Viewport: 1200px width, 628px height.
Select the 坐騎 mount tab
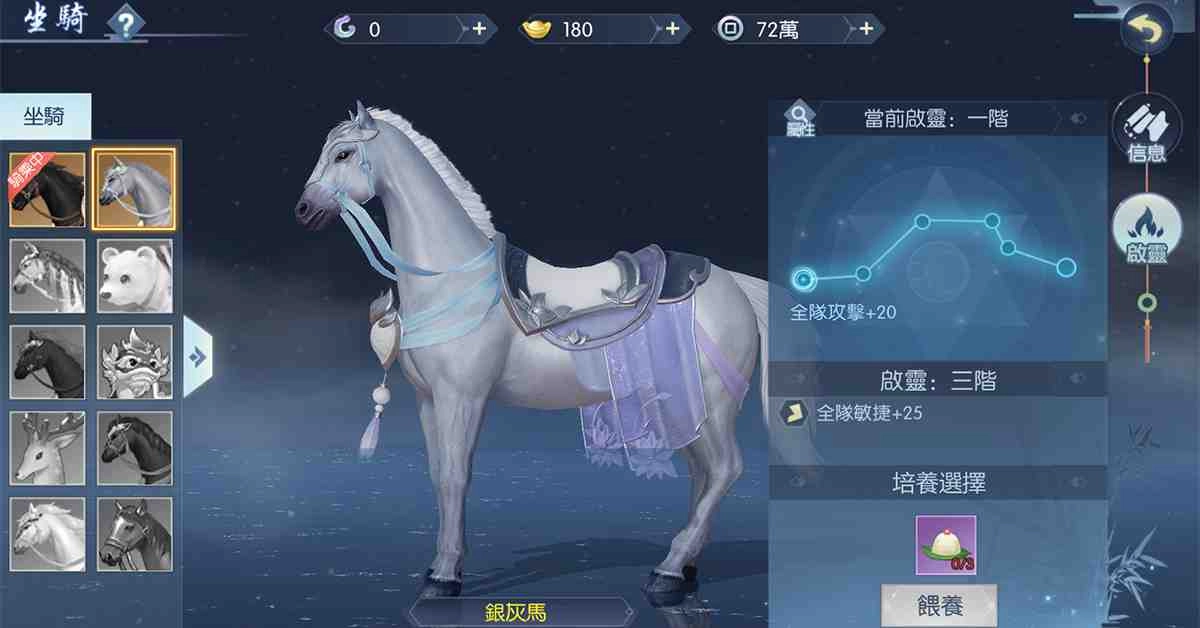point(45,117)
